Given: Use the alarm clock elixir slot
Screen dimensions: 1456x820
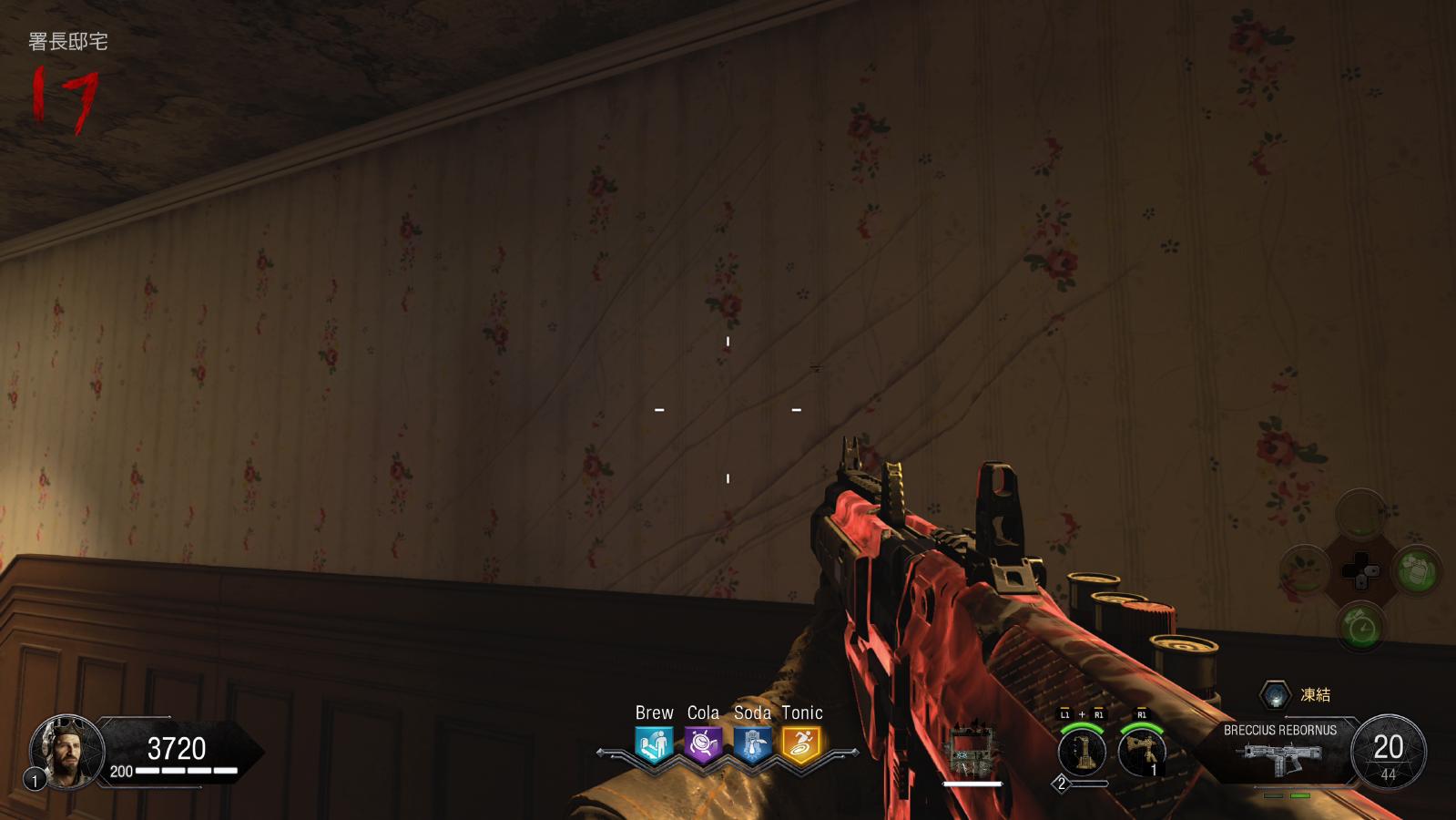Looking at the screenshot, I should point(1361,628).
